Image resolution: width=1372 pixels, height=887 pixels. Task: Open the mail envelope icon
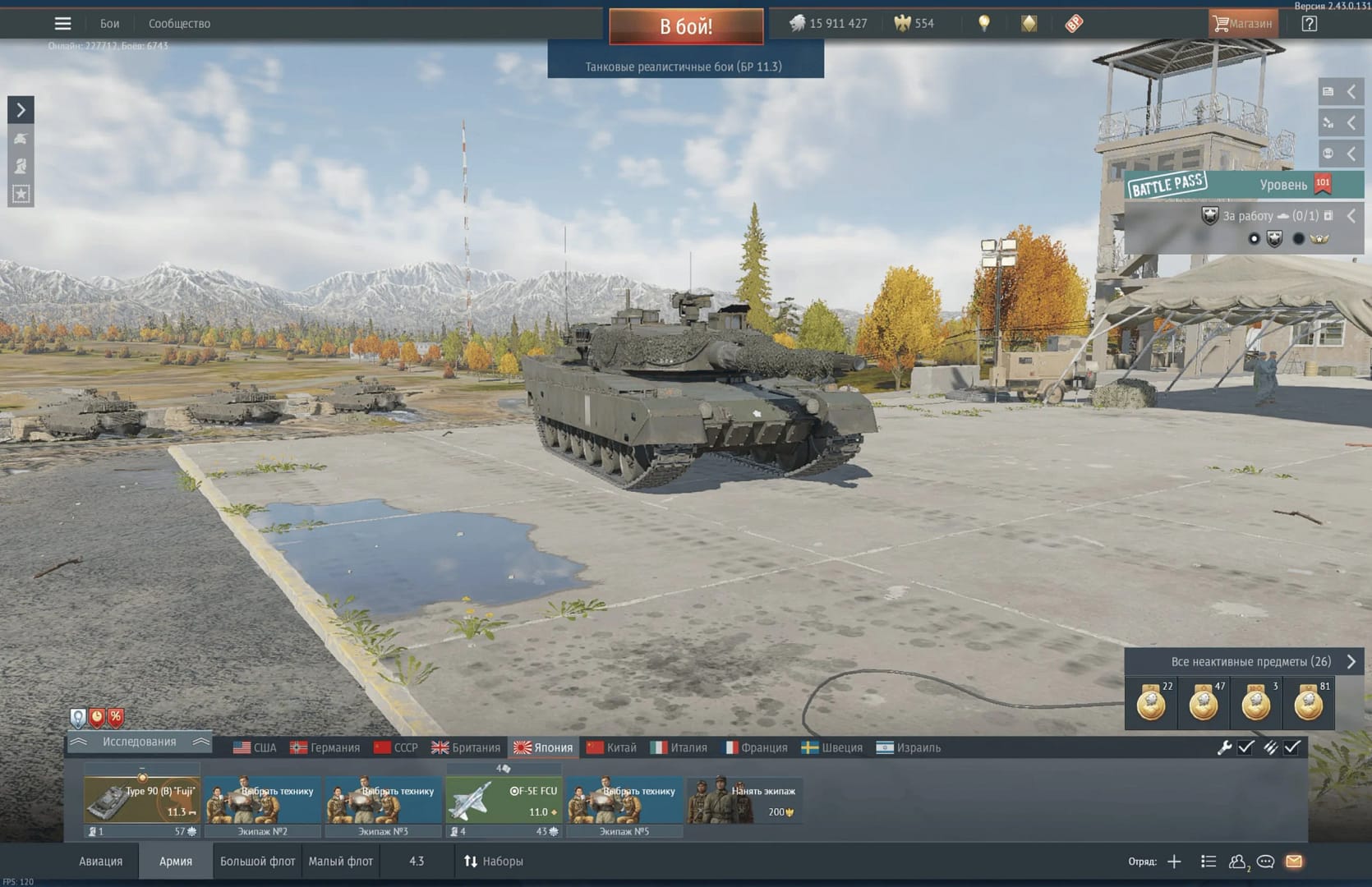point(1294,862)
